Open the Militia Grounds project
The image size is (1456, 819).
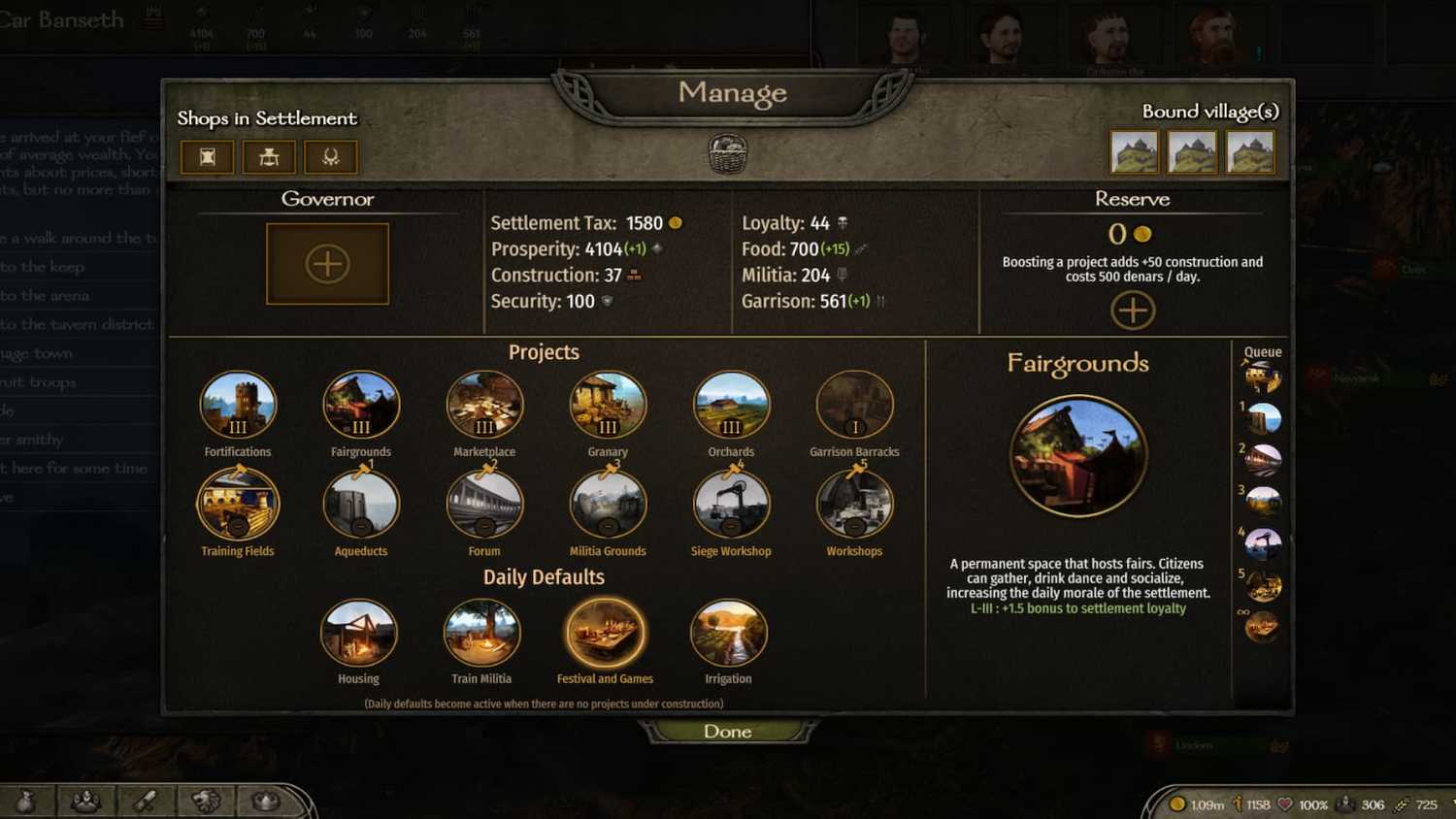point(607,505)
